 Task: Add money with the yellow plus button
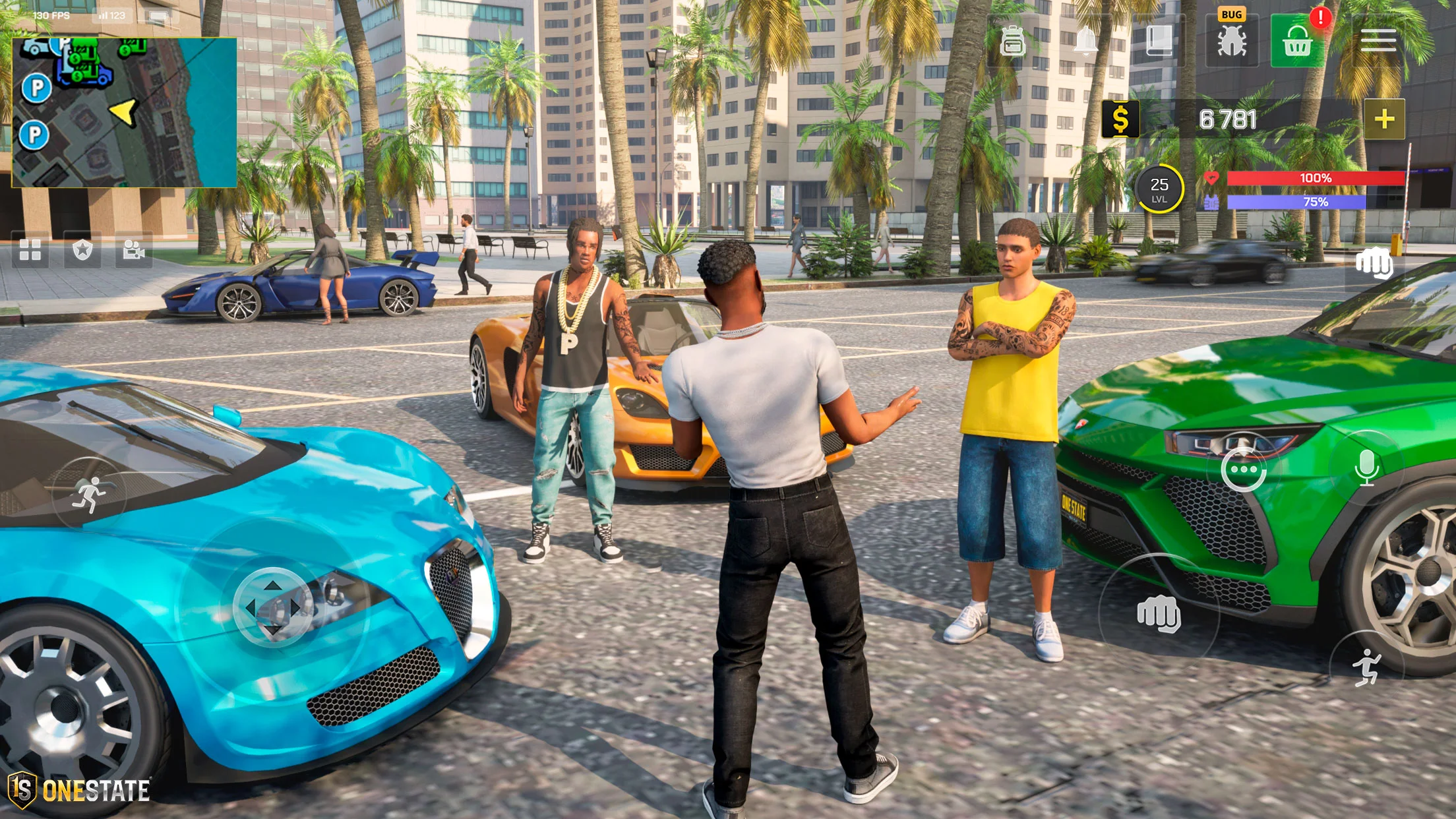(1383, 119)
